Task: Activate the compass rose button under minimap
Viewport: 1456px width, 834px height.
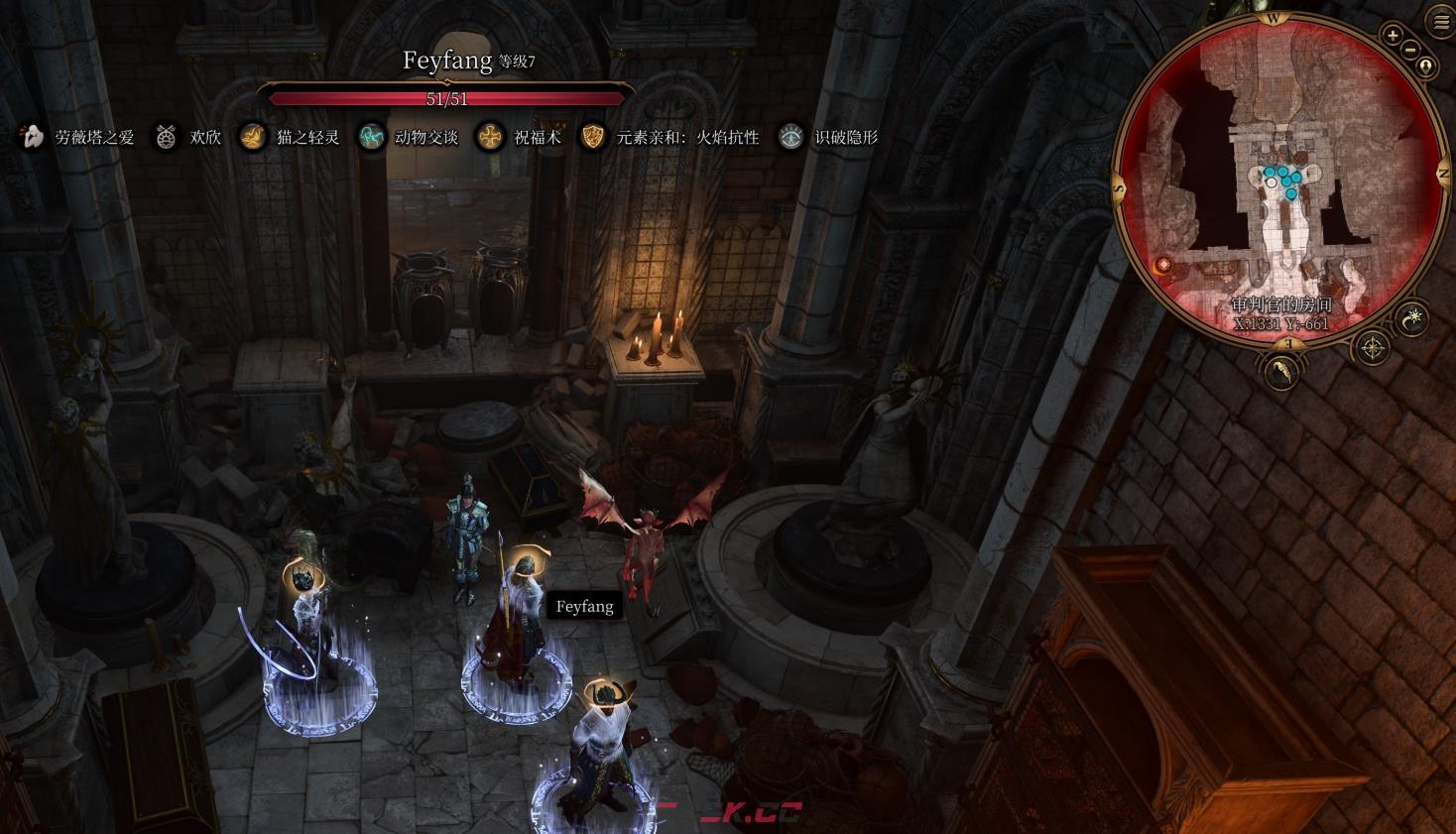Action: tap(1373, 348)
